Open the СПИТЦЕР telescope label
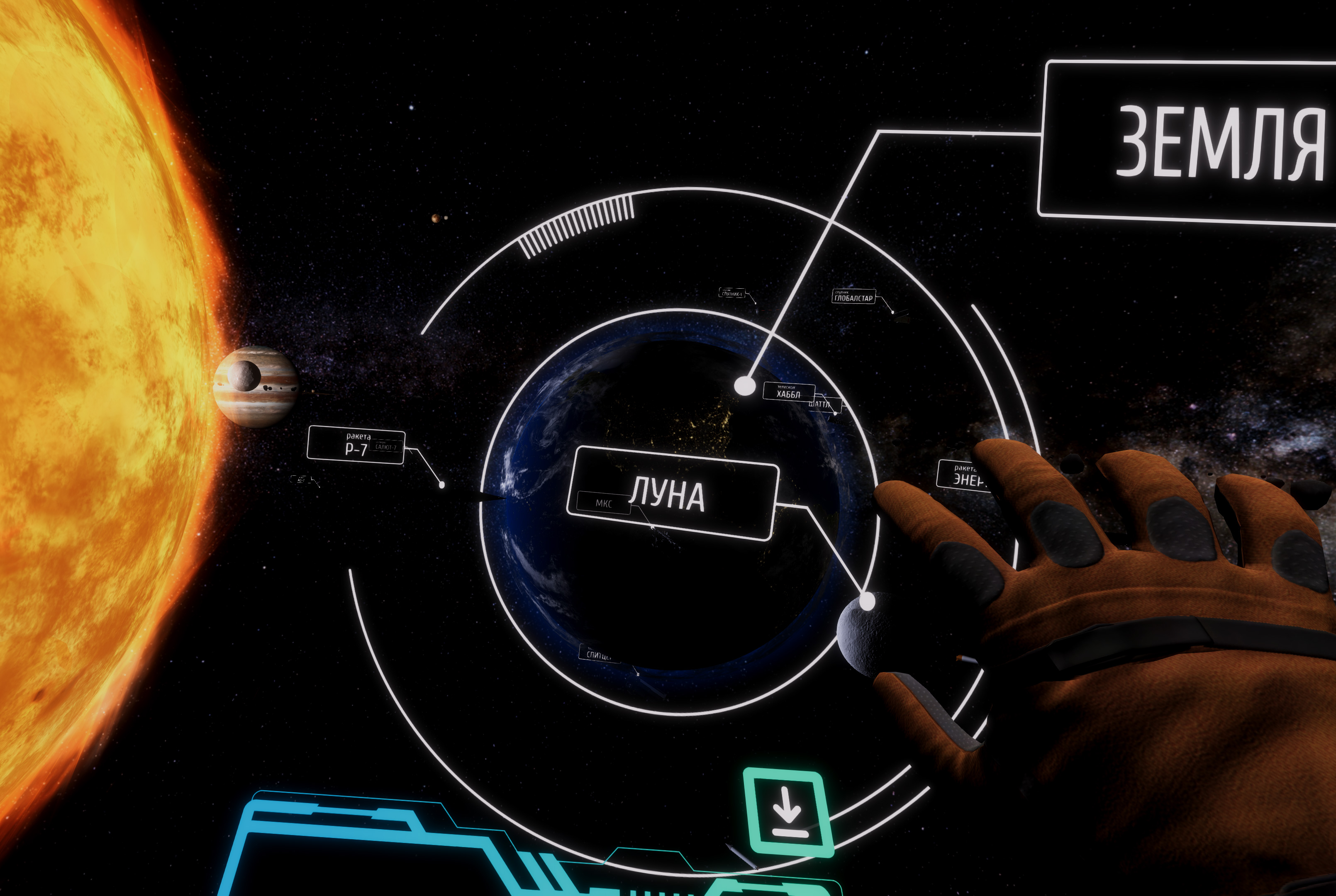 [x=598, y=654]
